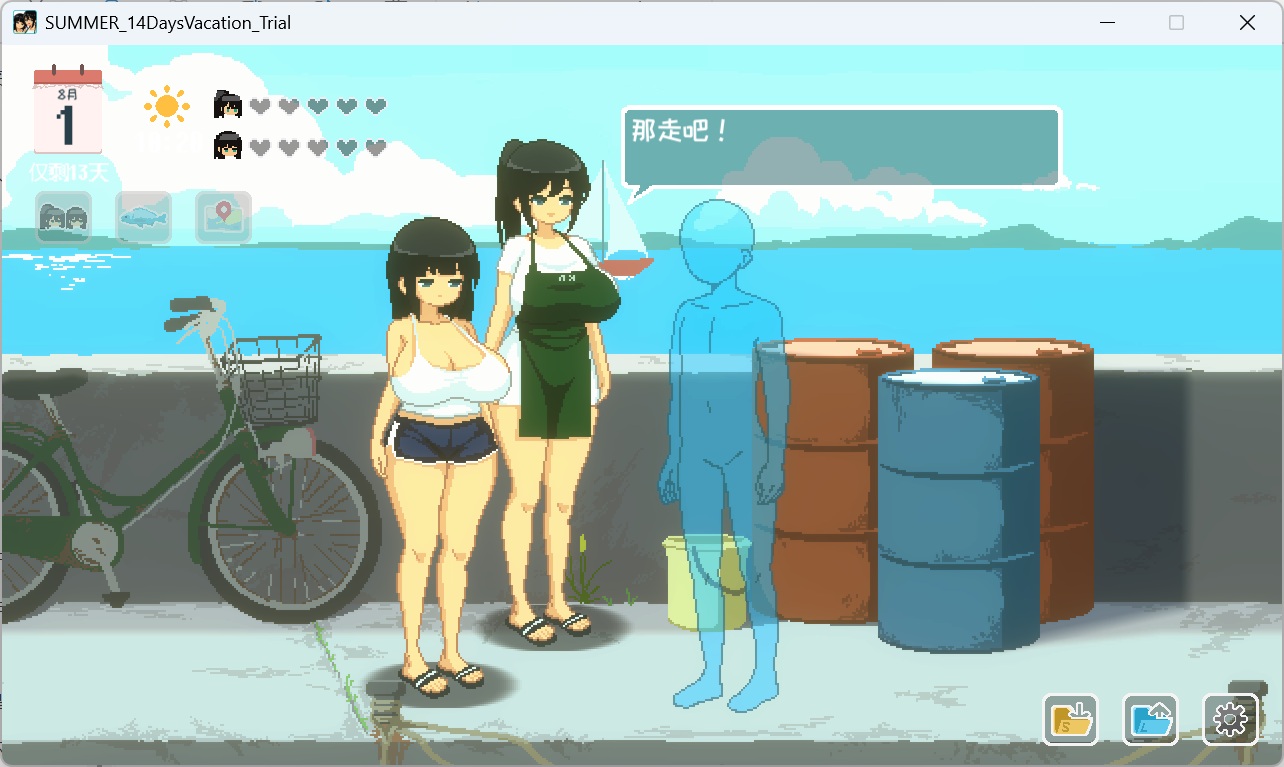Open settings via the gear icon
This screenshot has width=1284, height=767.
[x=1231, y=719]
